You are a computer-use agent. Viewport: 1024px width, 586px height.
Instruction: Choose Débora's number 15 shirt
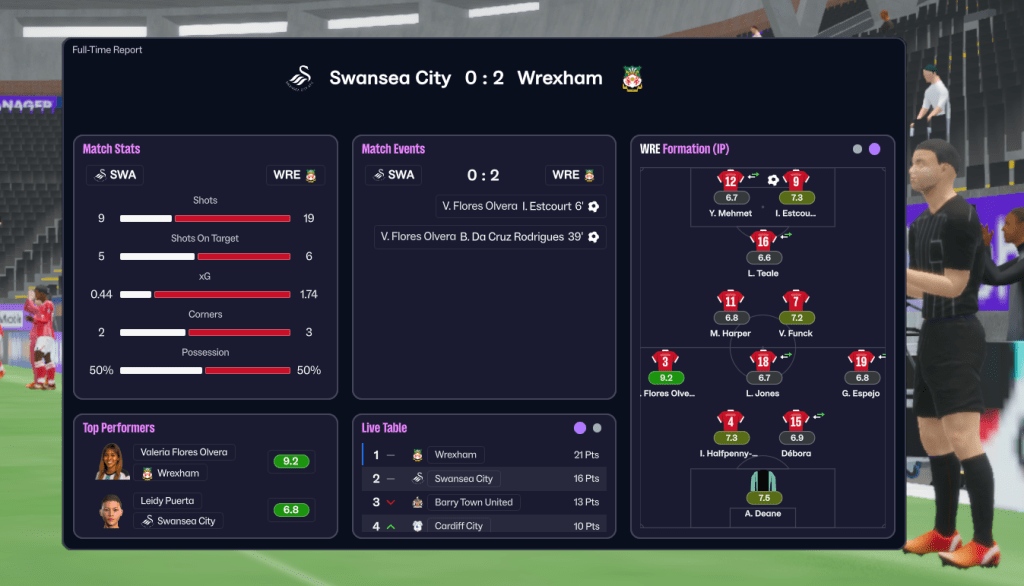[x=796, y=421]
